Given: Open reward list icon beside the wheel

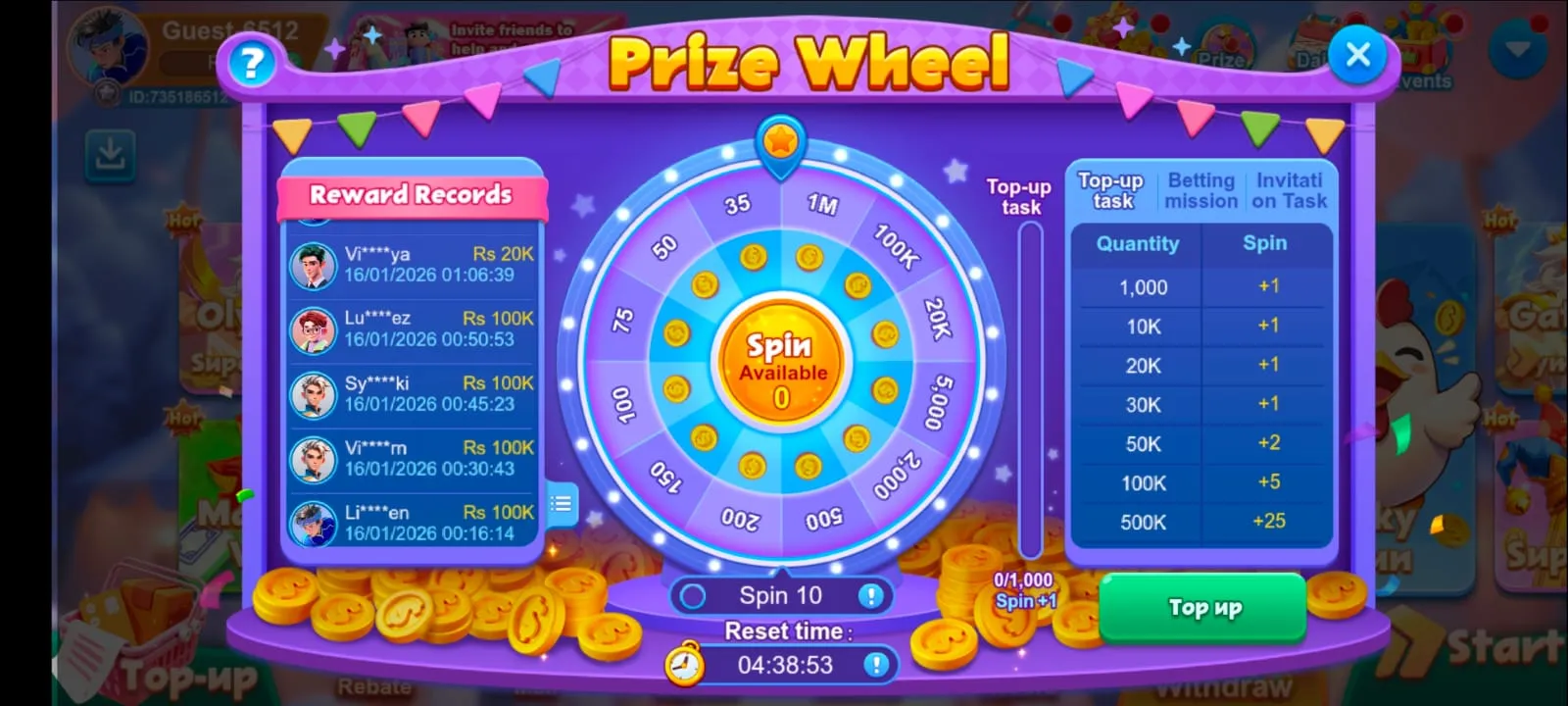Looking at the screenshot, I should coord(561,505).
